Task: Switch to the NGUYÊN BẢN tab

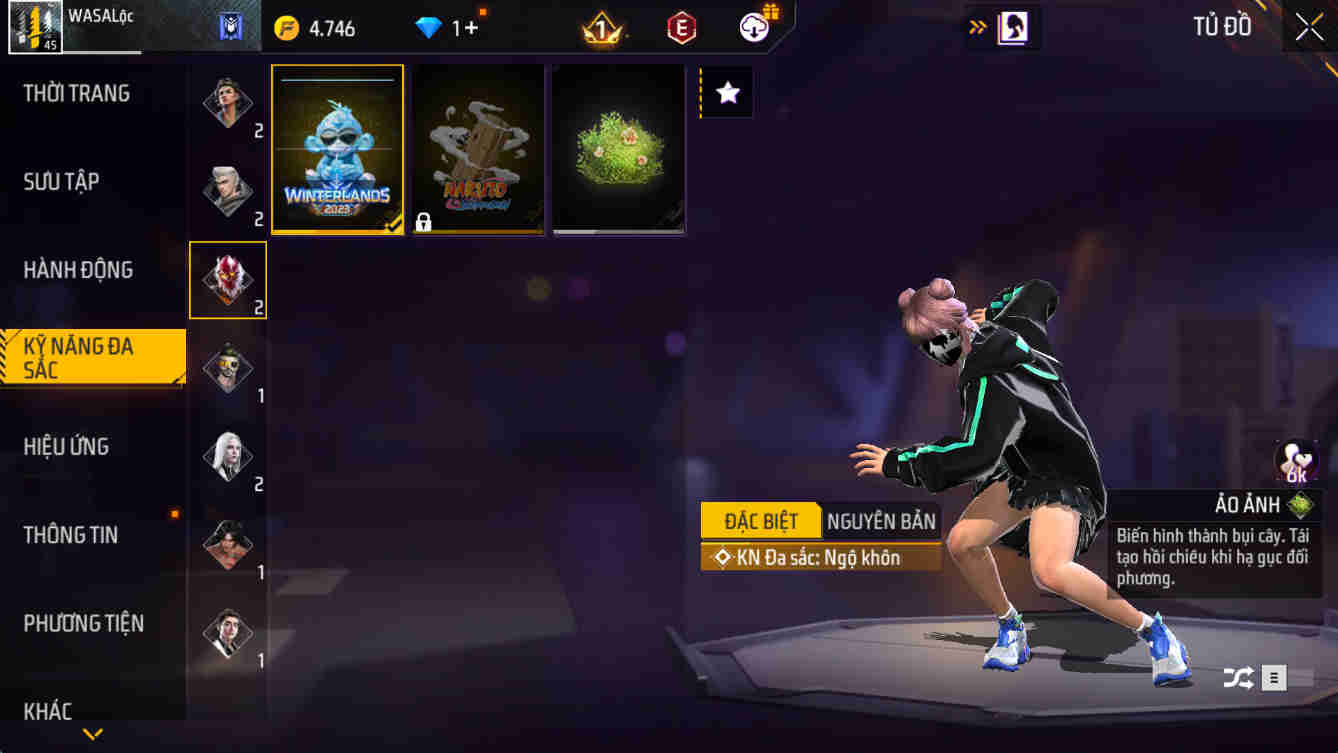Action: pos(879,520)
